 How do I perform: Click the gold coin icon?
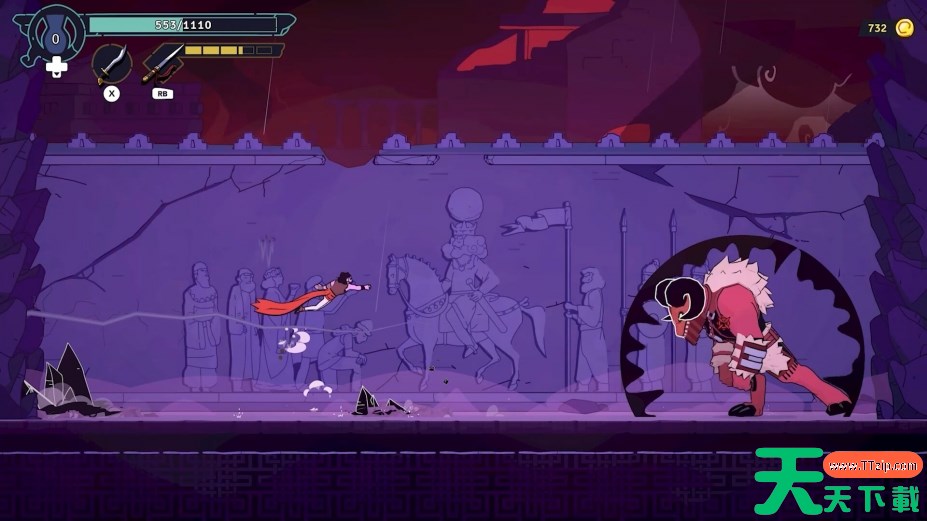[x=904, y=28]
